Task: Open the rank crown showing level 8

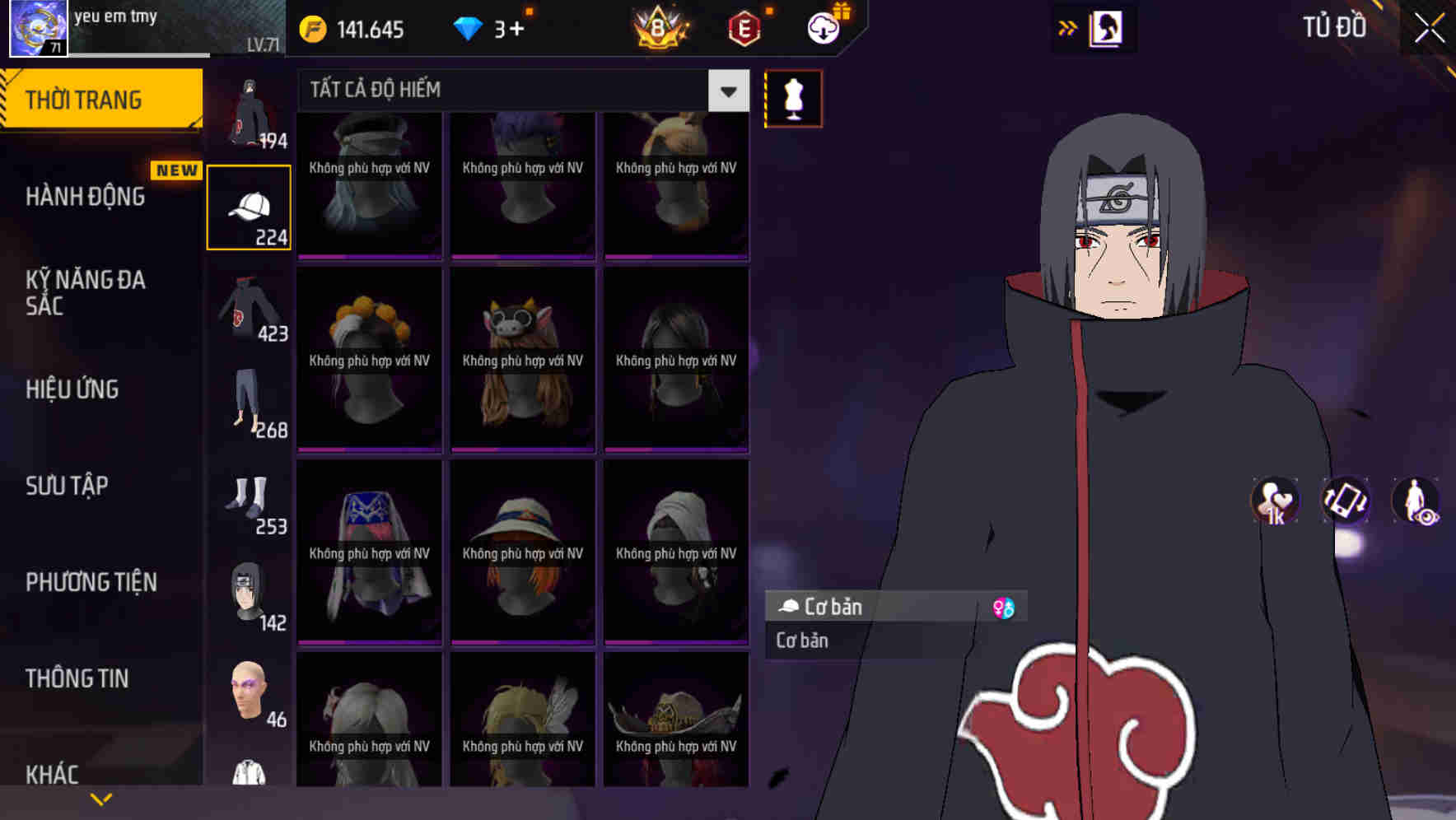Action: 659,29
